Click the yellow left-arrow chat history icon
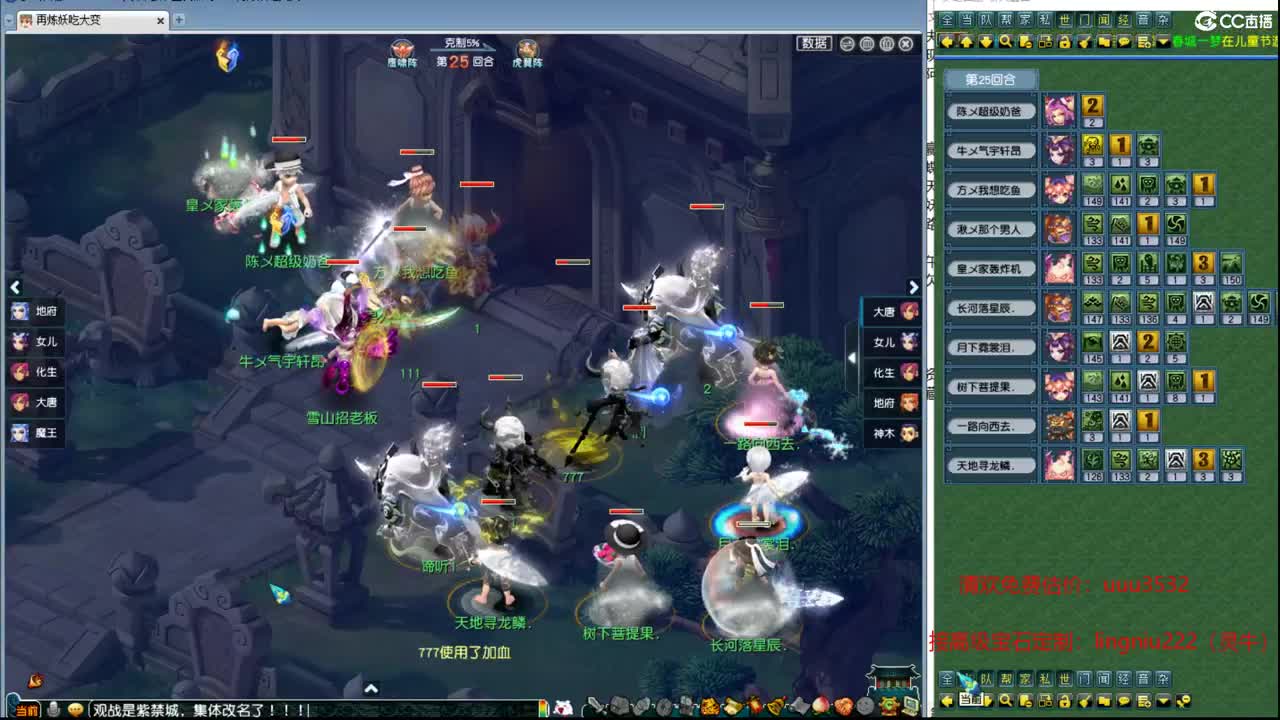Viewport: 1280px width, 720px height. (x=948, y=41)
